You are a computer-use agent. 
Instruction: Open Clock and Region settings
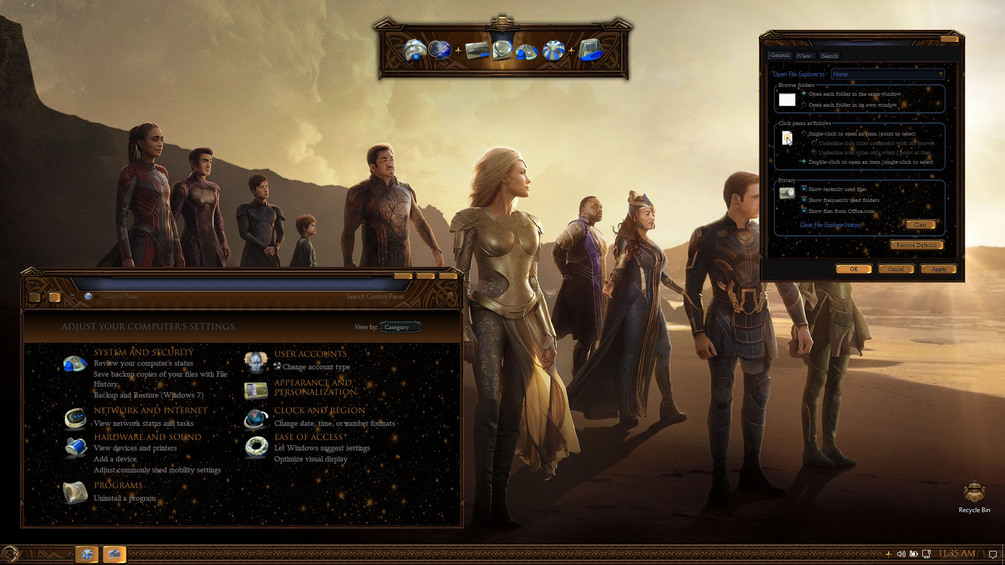click(319, 411)
